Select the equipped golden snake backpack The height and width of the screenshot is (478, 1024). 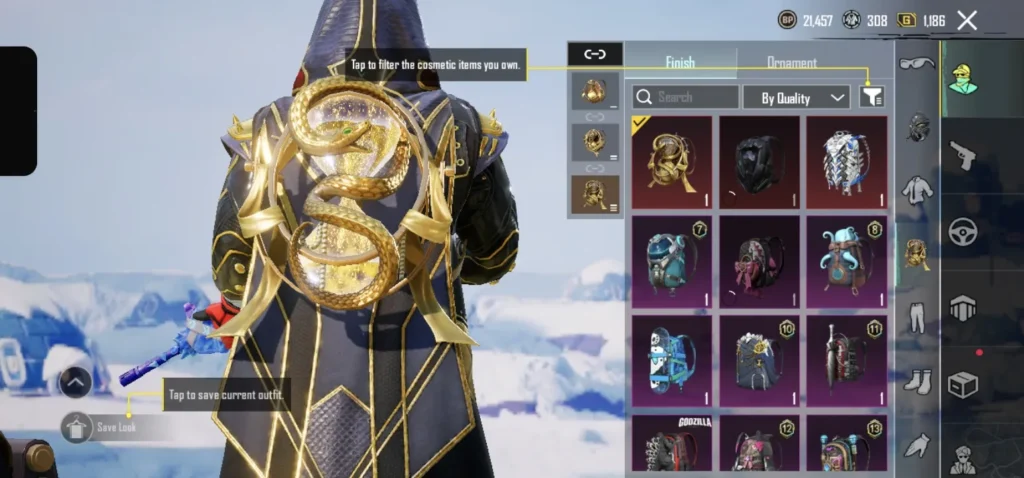(x=671, y=161)
